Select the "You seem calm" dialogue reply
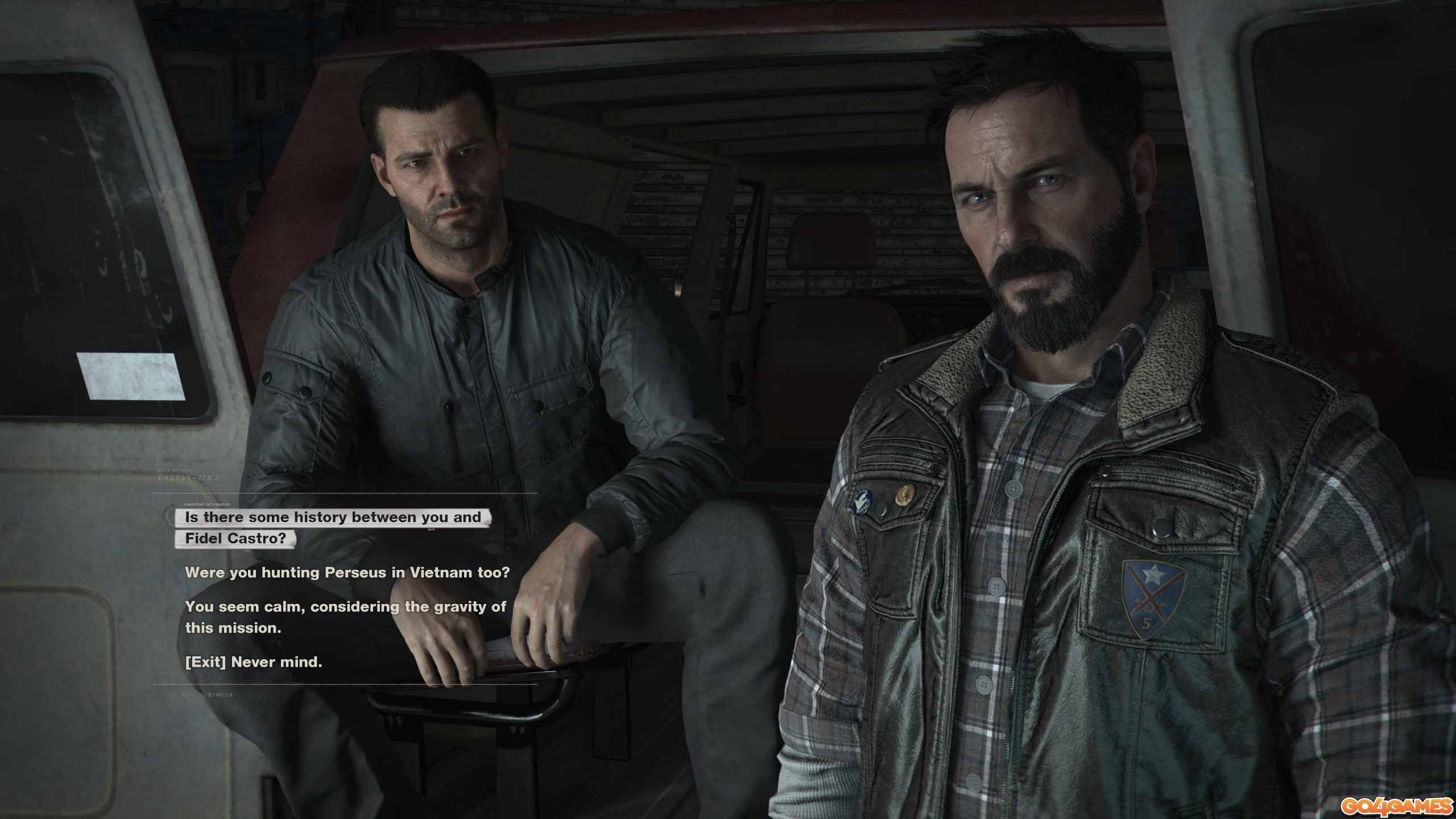This screenshot has height=819, width=1456. (x=345, y=617)
